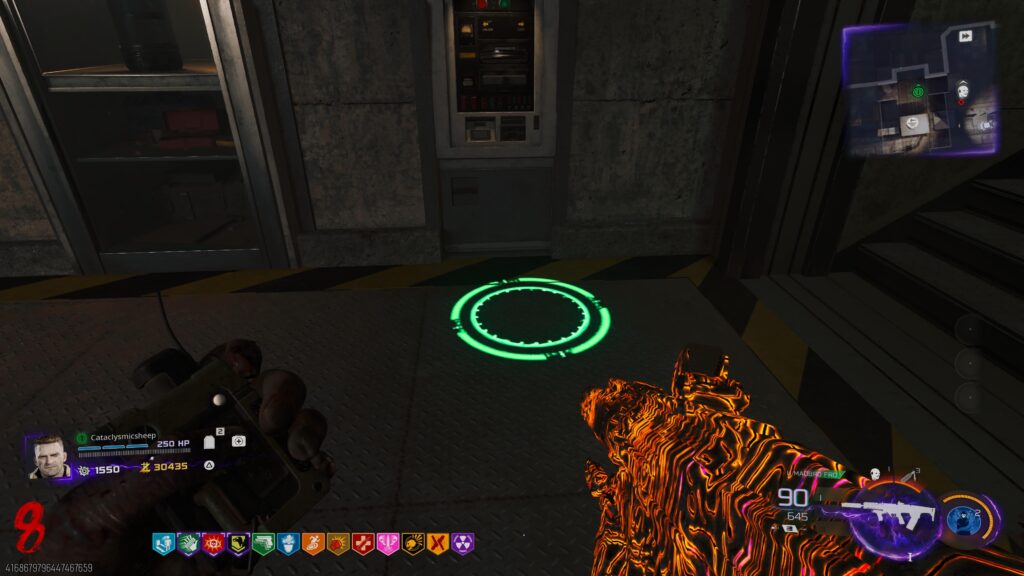
Task: Select the lethal skull equipment icon
Action: pyautogui.click(x=873, y=474)
